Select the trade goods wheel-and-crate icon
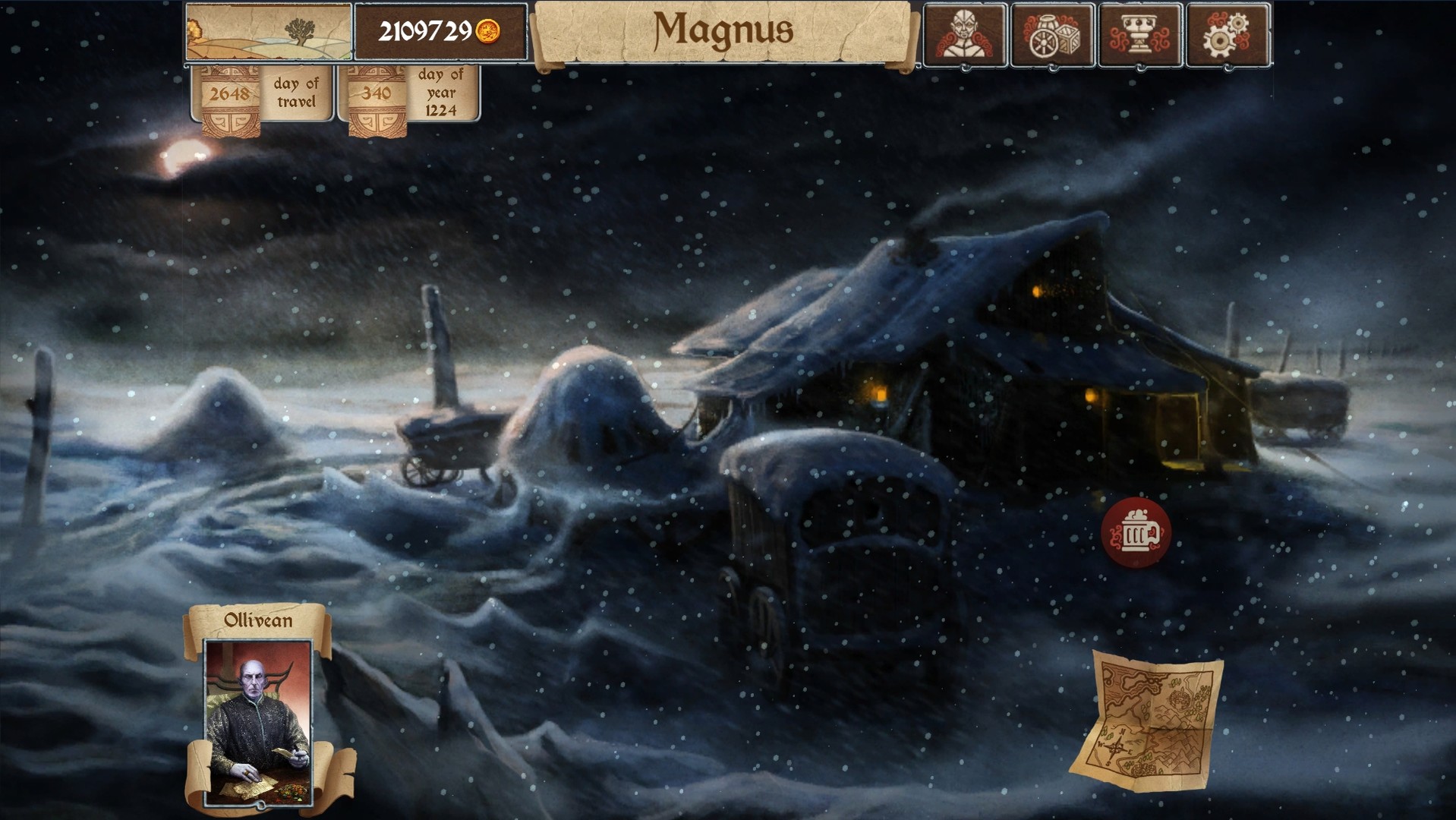The height and width of the screenshot is (820, 1456). tap(1054, 33)
